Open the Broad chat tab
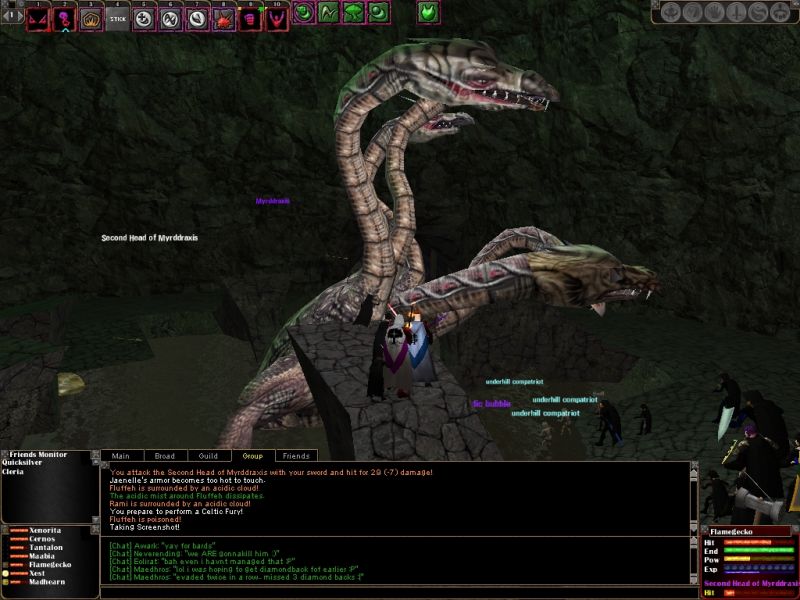This screenshot has width=800, height=600. tap(164, 456)
